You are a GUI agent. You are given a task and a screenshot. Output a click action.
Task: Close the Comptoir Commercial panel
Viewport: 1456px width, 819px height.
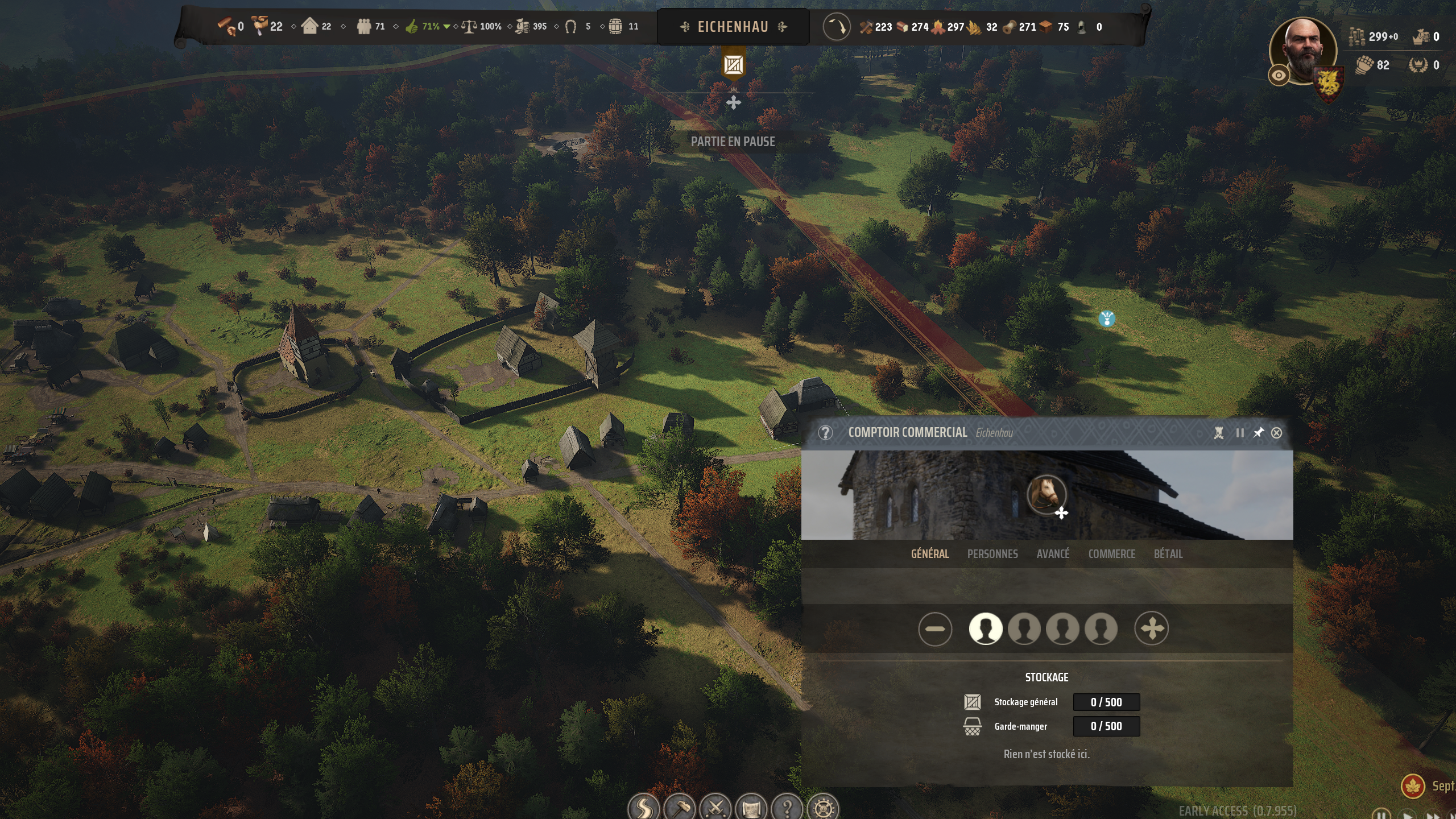pos(1276,433)
